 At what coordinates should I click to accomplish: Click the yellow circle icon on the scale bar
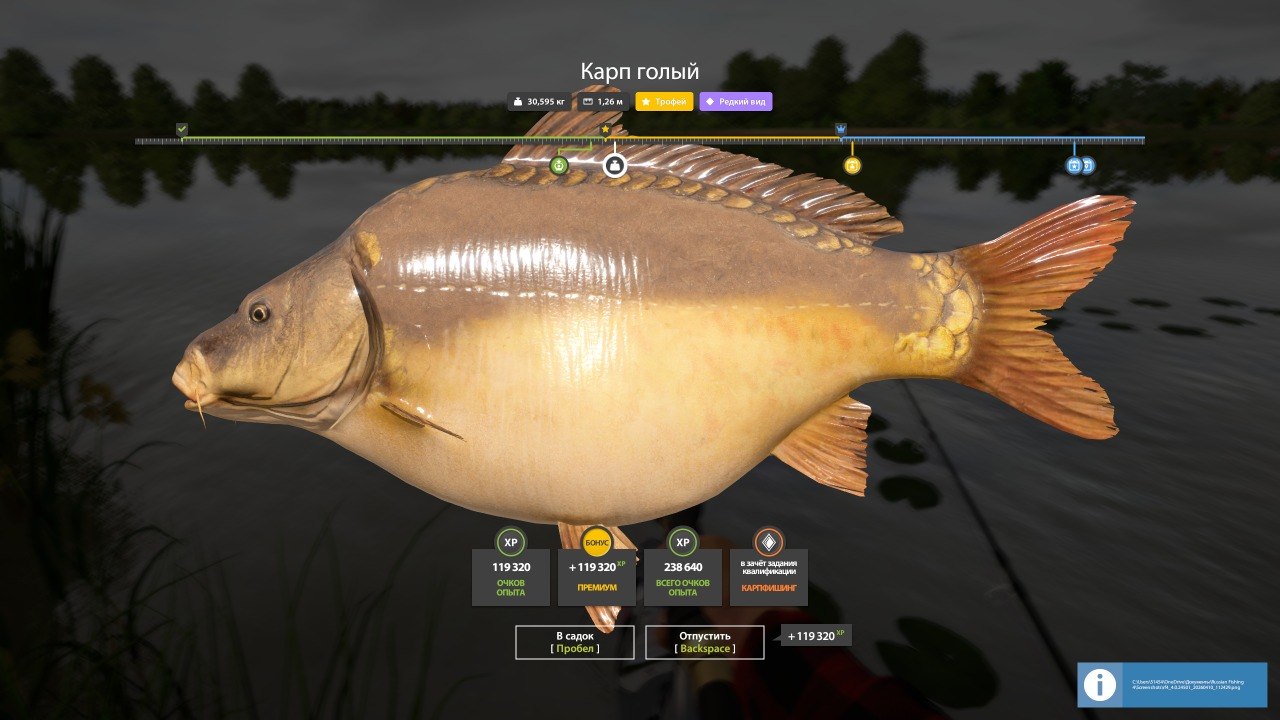click(851, 166)
